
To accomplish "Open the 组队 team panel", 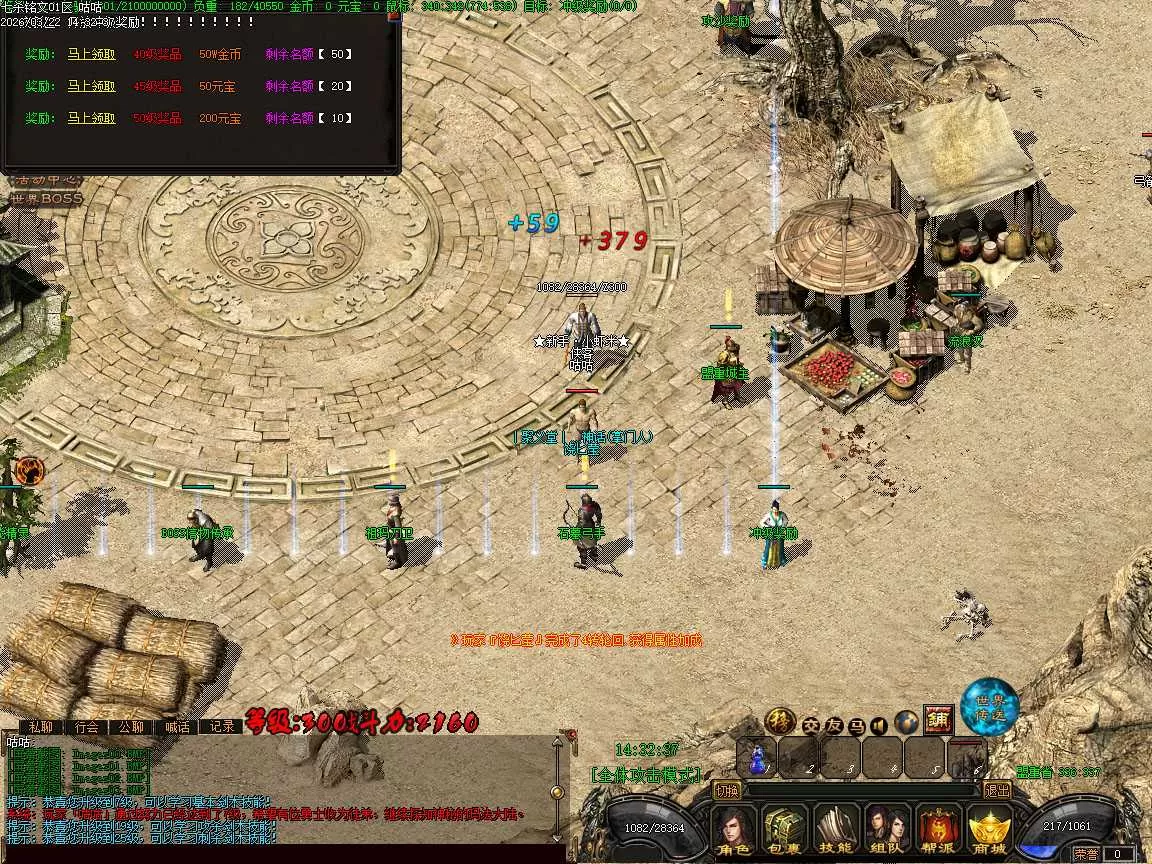I will 886,830.
